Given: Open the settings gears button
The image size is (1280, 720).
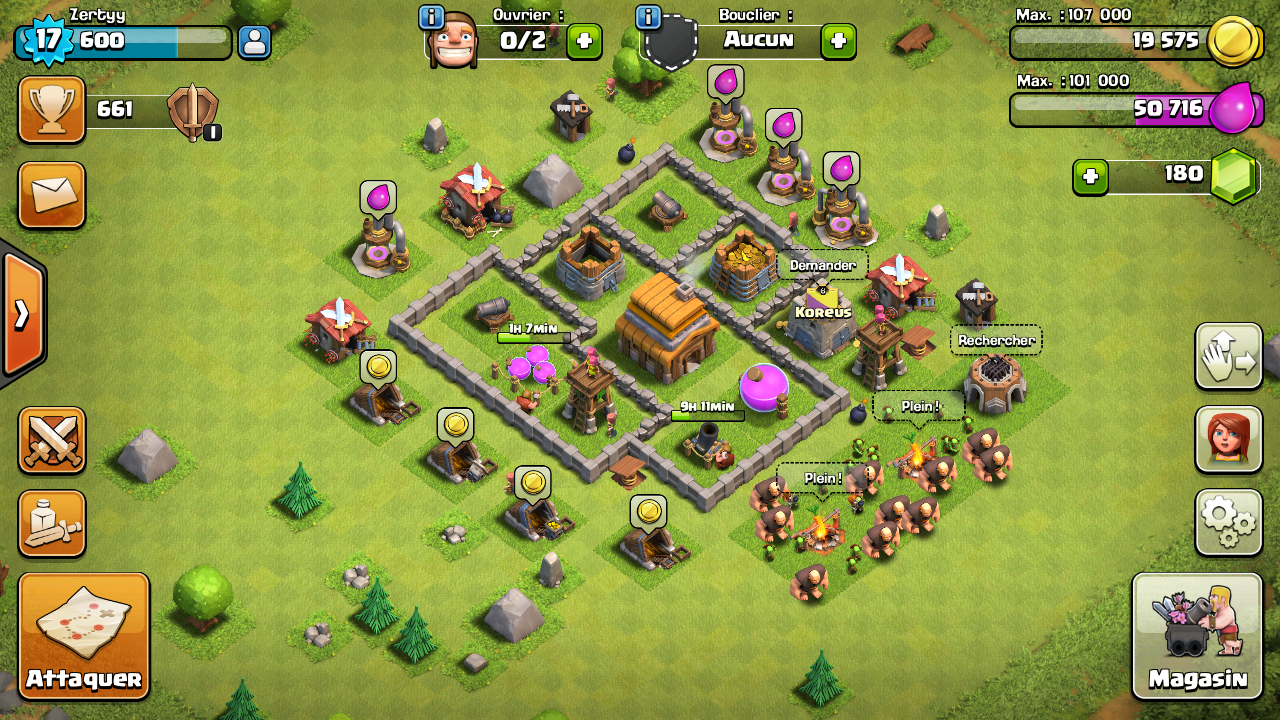Looking at the screenshot, I should [x=1228, y=521].
